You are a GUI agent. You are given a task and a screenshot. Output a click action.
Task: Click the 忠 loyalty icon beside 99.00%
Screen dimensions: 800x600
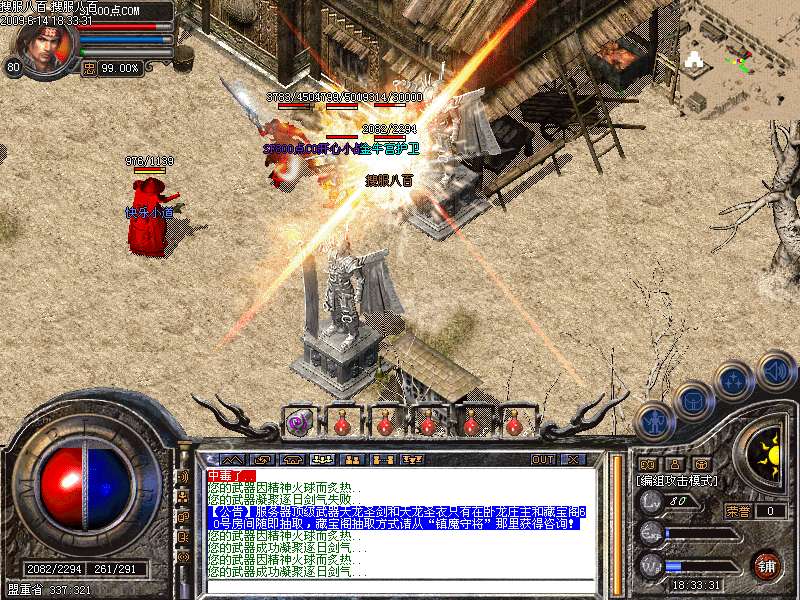[x=89, y=69]
